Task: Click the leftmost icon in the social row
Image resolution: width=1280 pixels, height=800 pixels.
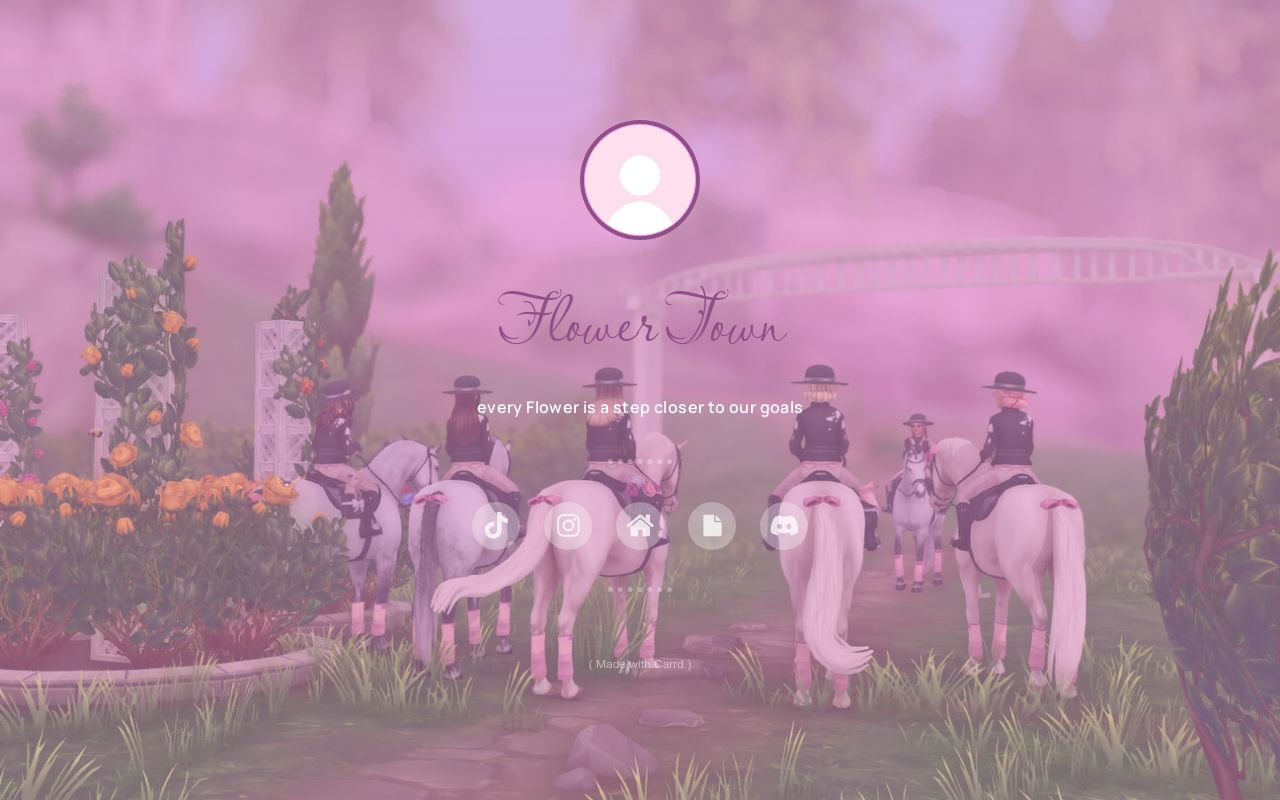Action: [x=496, y=525]
